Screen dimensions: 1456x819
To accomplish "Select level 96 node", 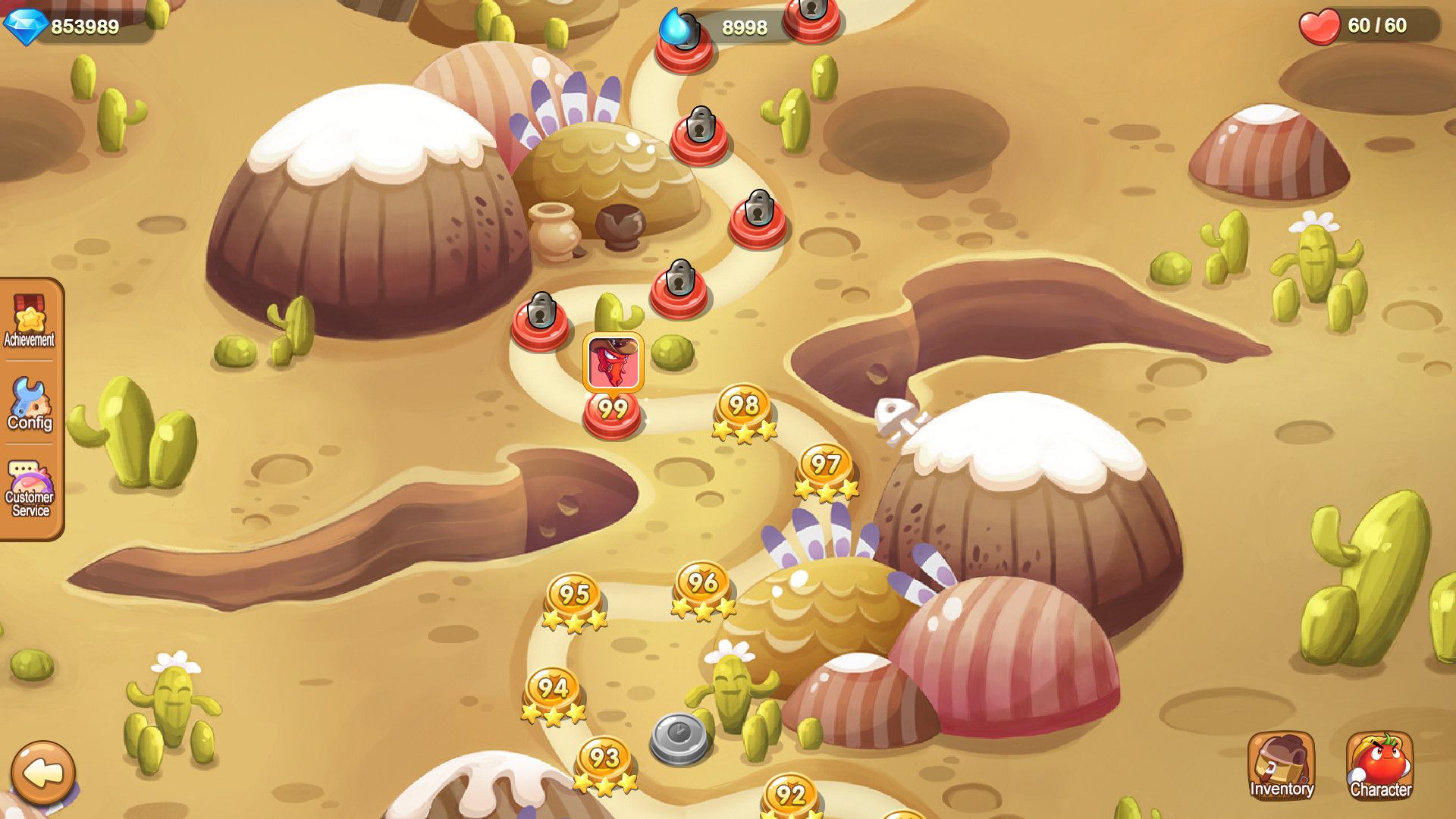I will pos(703,585).
